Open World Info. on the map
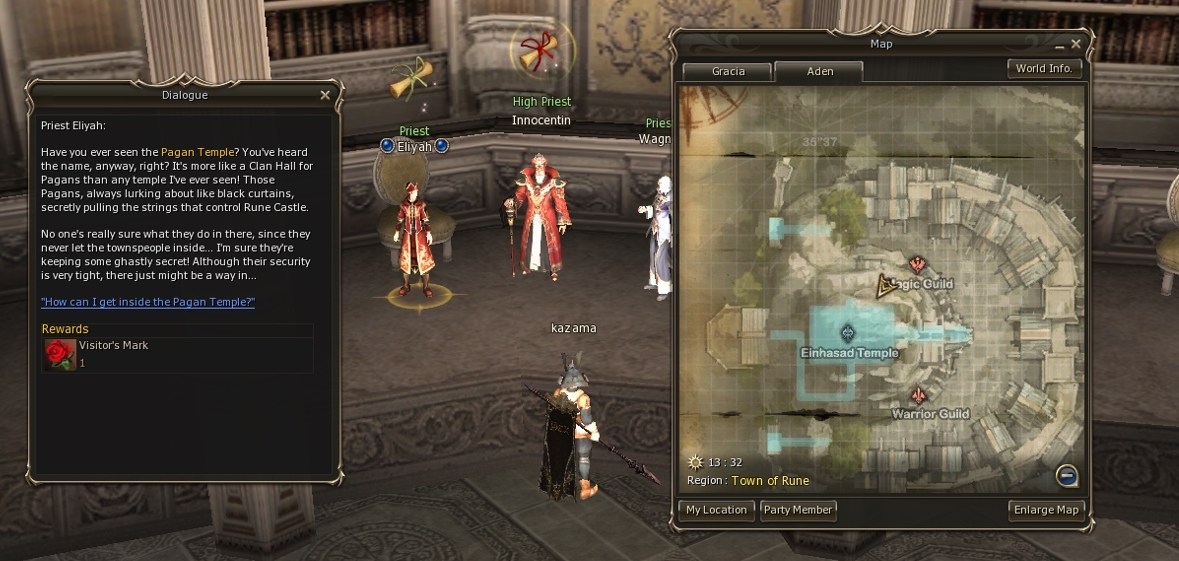Viewport: 1179px width, 561px height. pos(1044,69)
